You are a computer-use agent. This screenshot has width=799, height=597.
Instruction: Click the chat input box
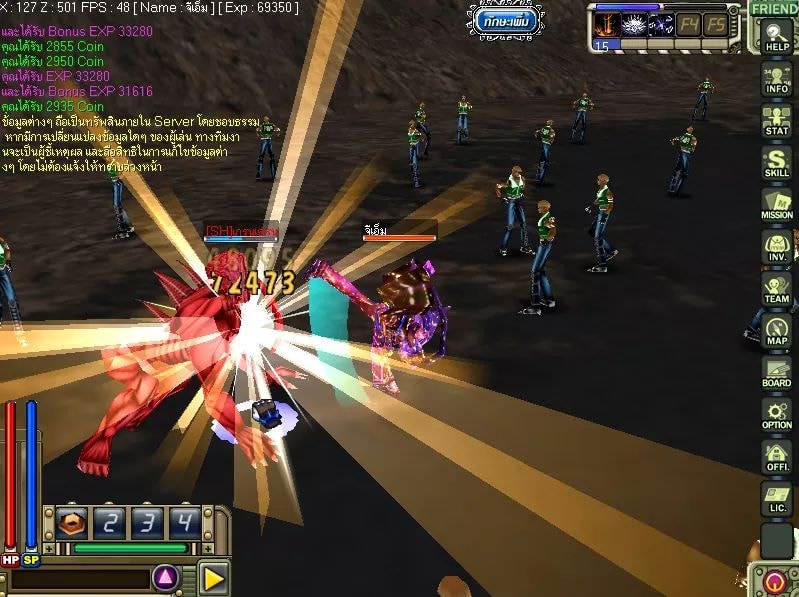76,578
